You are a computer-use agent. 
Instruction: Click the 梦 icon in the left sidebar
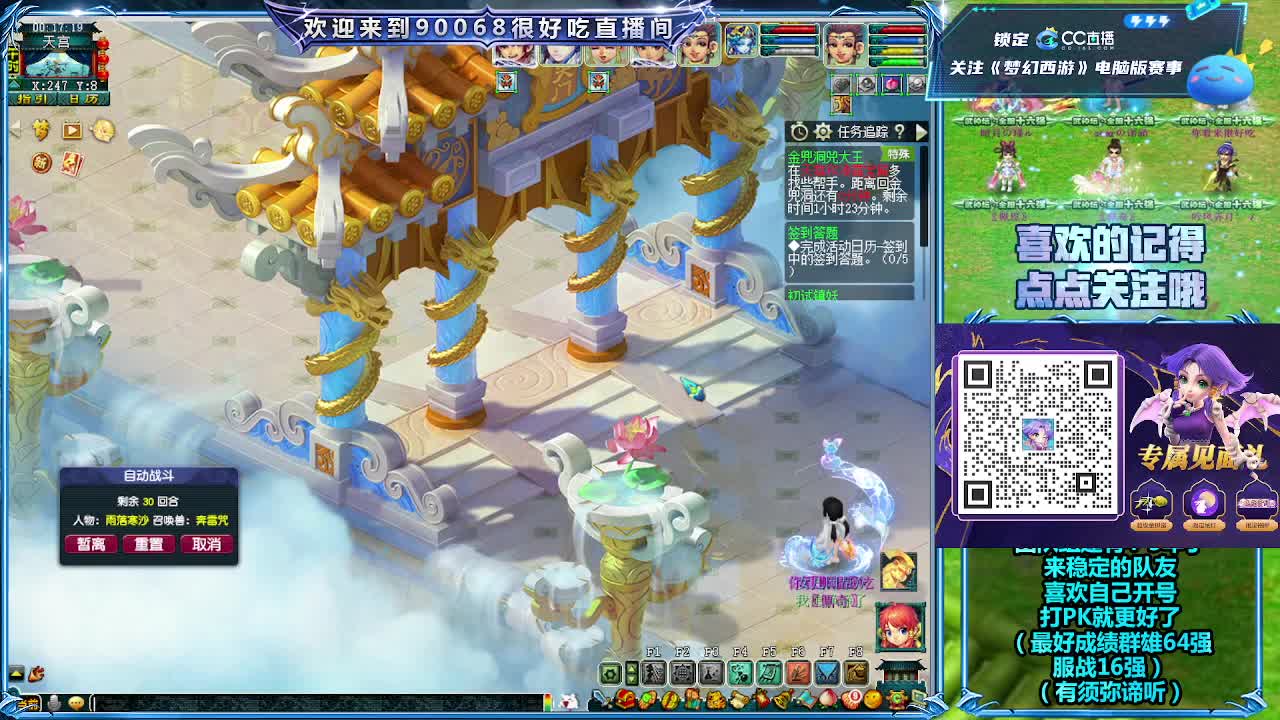coord(40,129)
